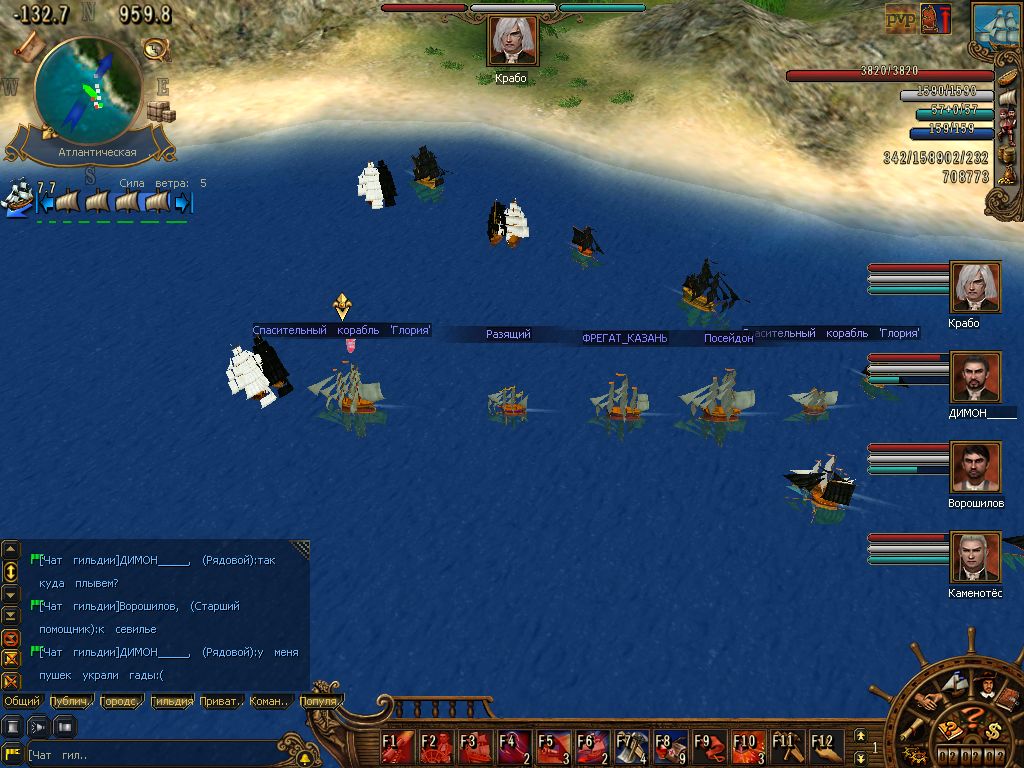Screen dimensions: 1024x768
Task: Toggle the PvP mode button
Action: click(900, 20)
